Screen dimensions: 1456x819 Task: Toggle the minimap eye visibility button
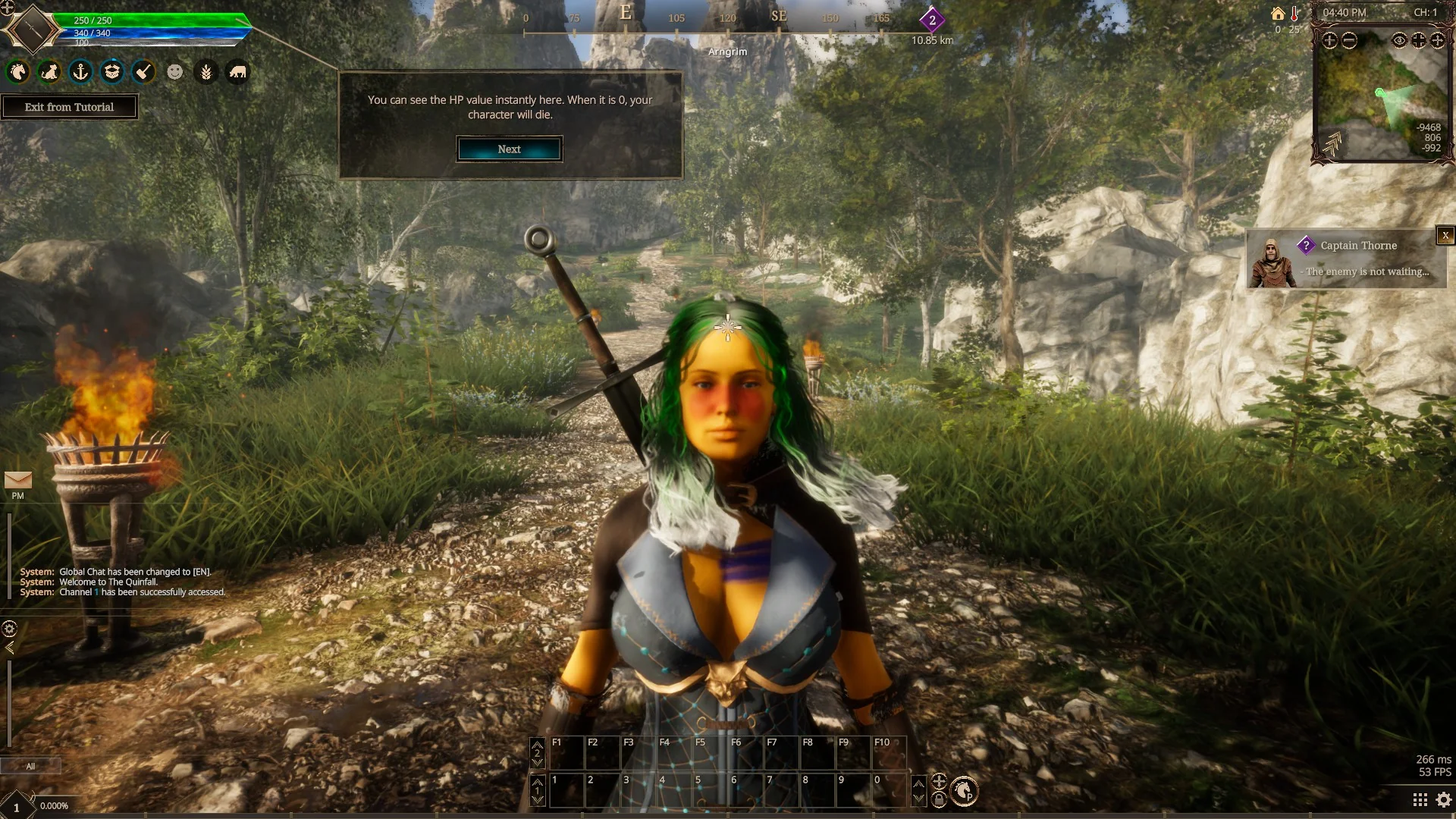tap(1399, 41)
